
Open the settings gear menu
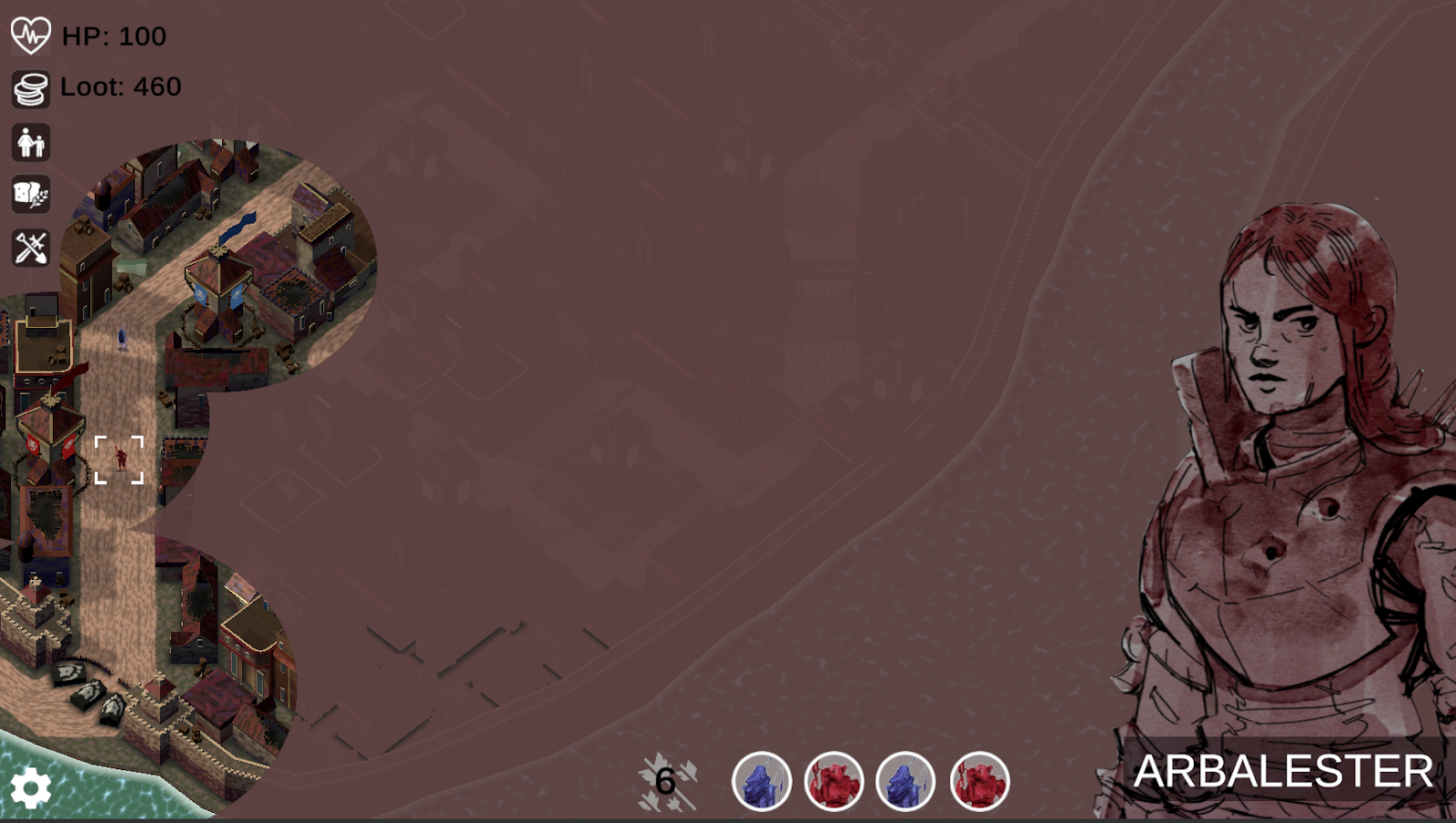click(30, 787)
